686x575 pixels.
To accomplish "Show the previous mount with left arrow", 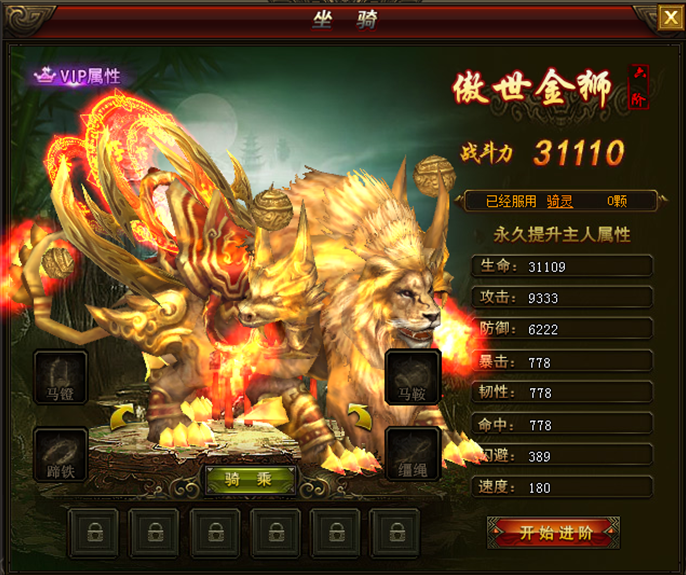I will tap(121, 415).
